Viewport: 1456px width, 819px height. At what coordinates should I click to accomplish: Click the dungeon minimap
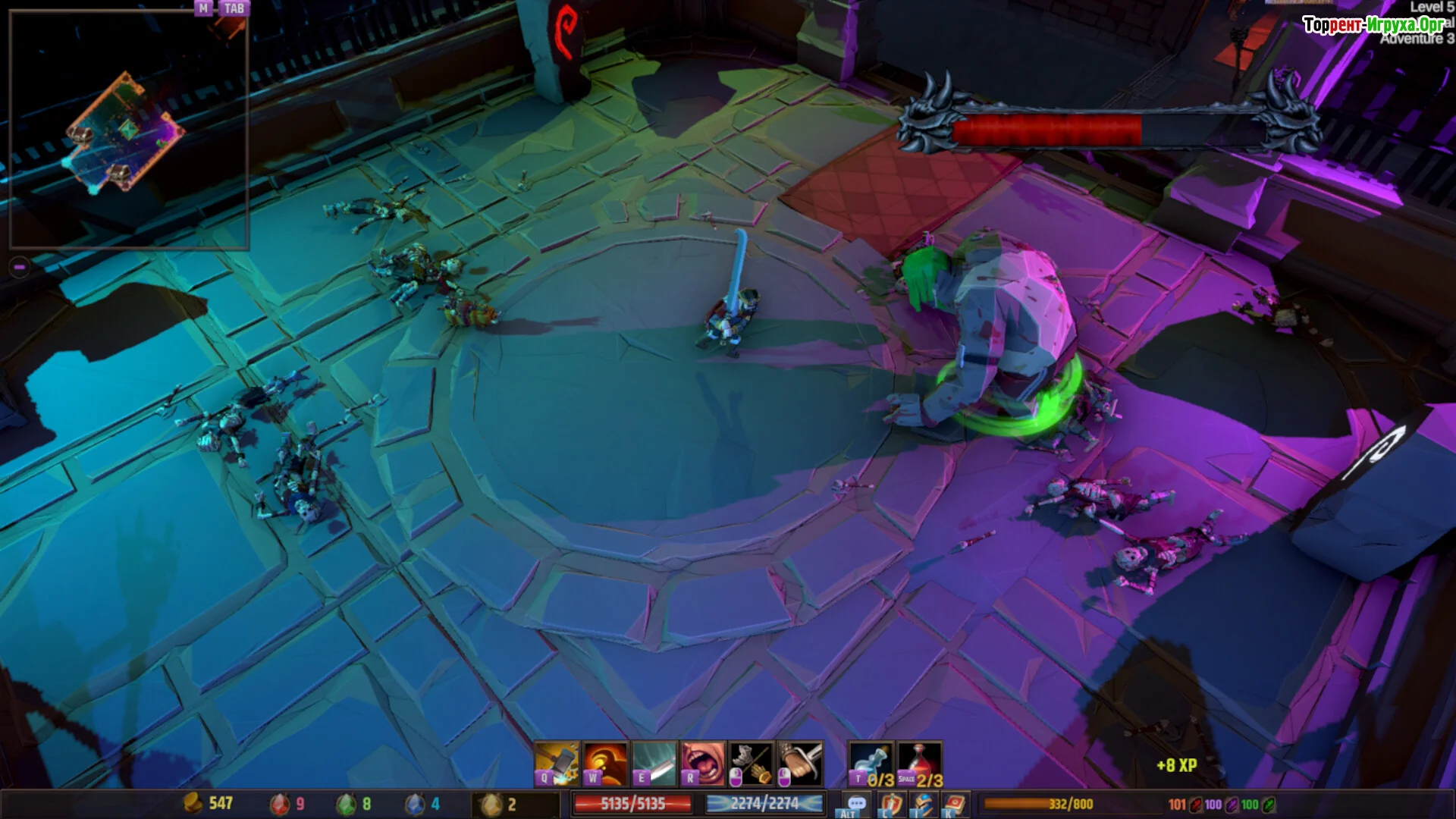(128, 130)
